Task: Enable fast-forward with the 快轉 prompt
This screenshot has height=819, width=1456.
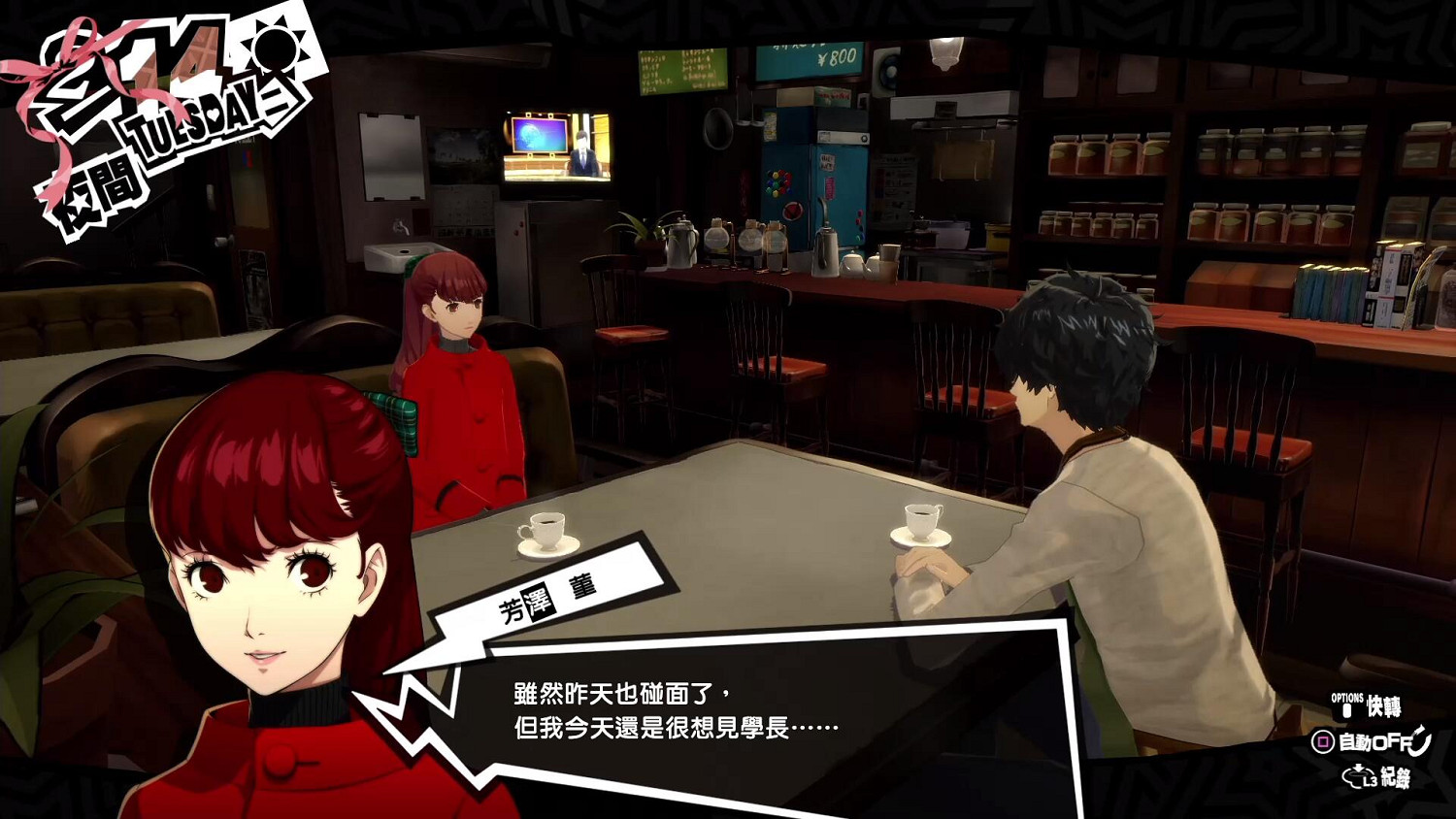Action: [x=1386, y=706]
